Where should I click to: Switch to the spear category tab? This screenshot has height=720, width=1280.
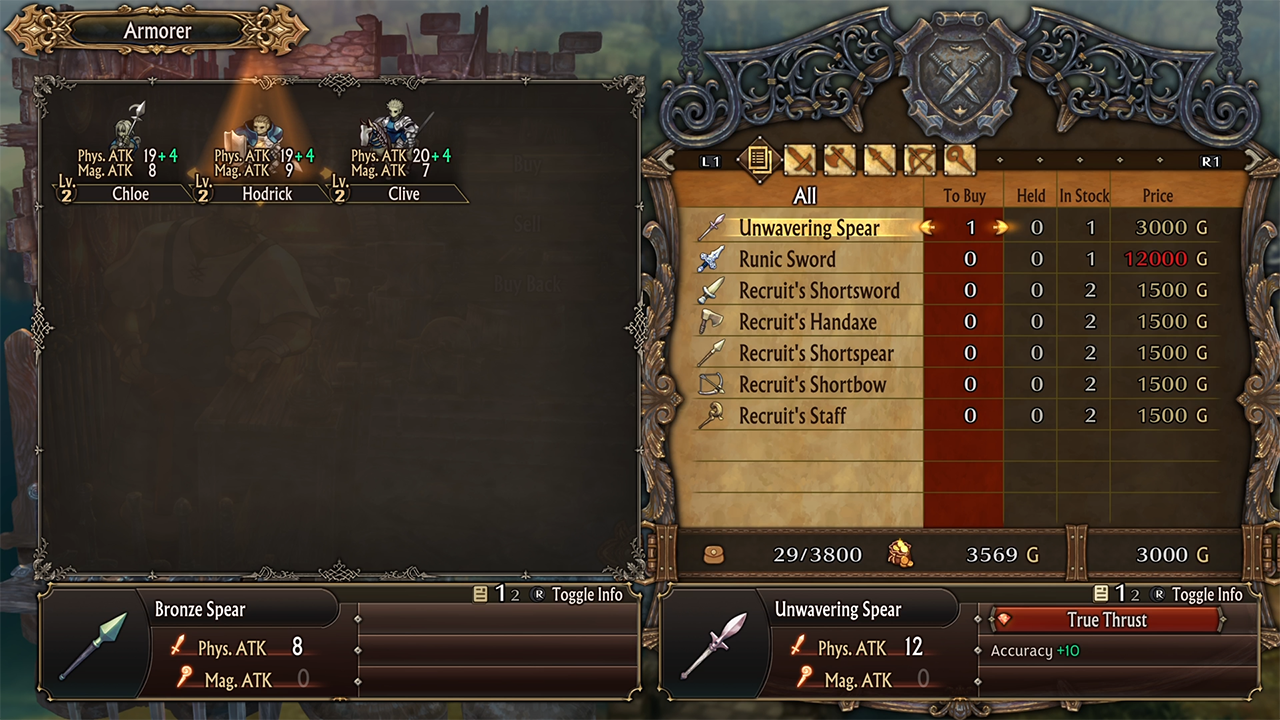(x=879, y=160)
